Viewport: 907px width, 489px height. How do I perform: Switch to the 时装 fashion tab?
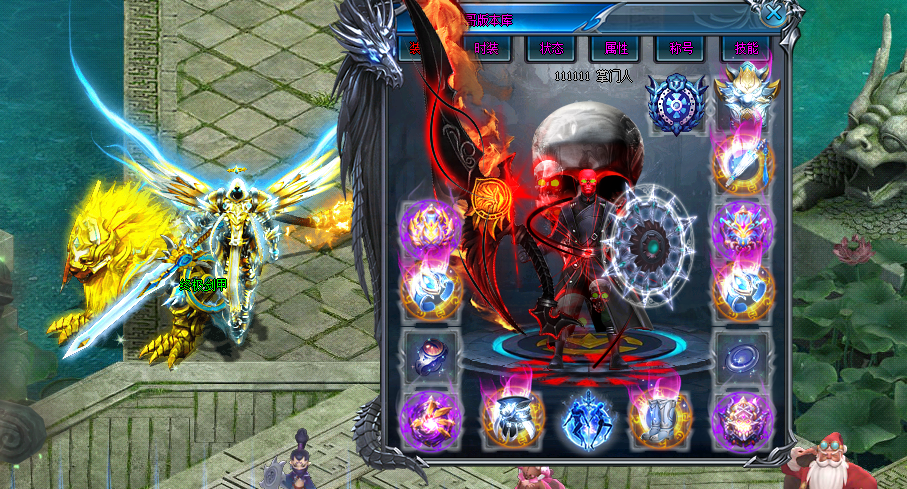[486, 48]
